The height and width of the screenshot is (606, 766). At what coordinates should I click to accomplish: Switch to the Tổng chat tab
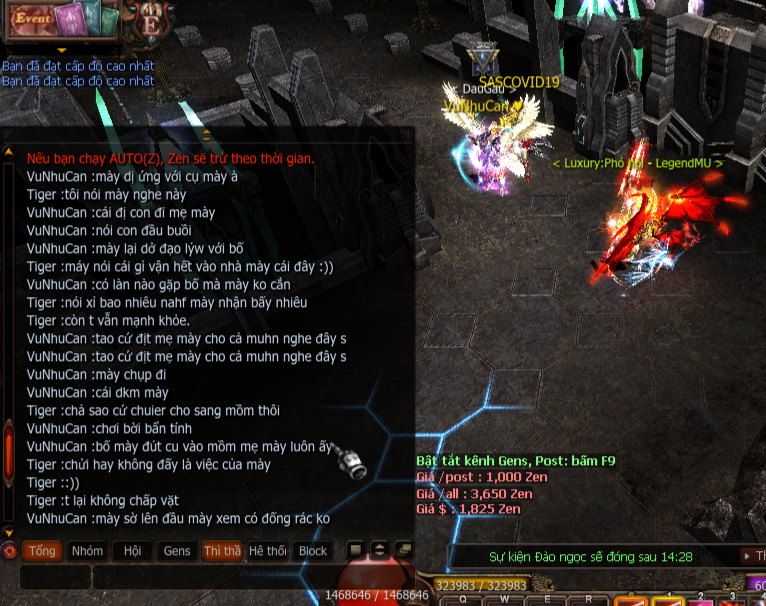[42, 551]
